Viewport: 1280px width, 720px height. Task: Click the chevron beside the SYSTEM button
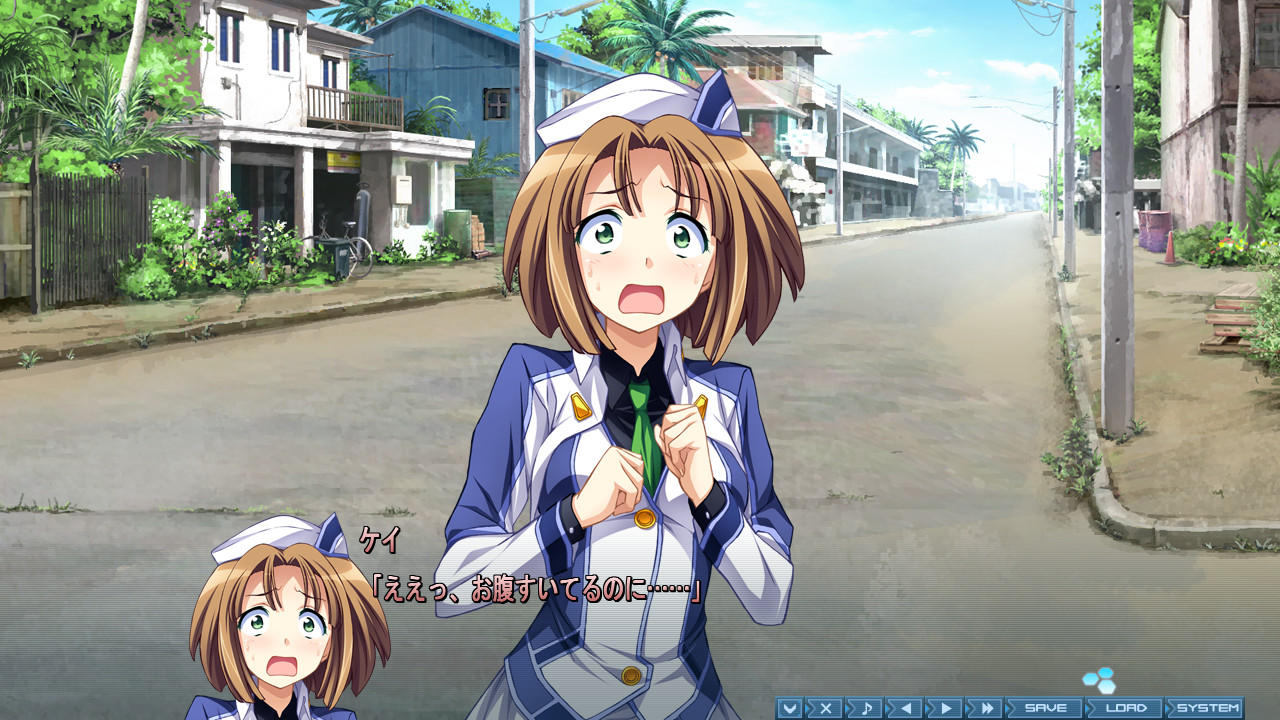[x=1168, y=707]
